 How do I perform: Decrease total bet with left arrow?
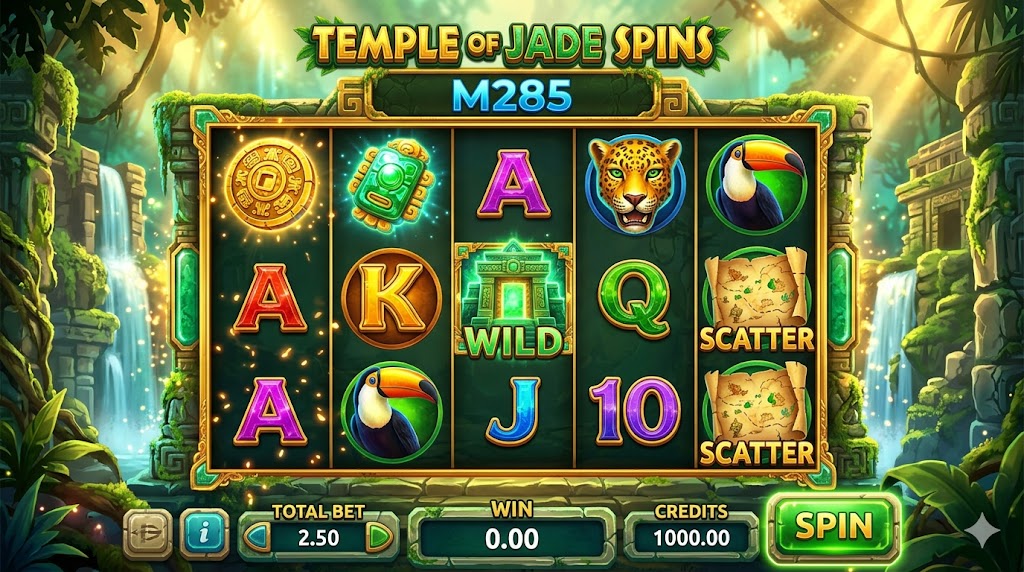(x=257, y=537)
